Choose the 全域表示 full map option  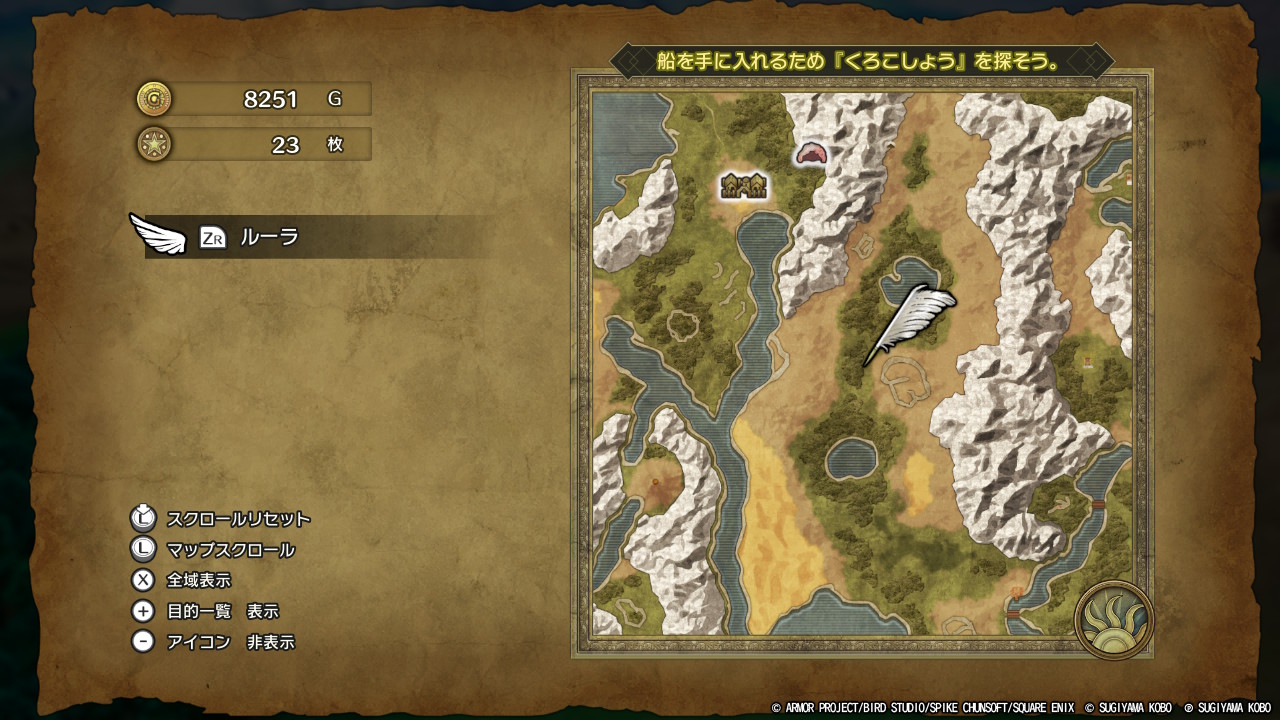pos(199,581)
